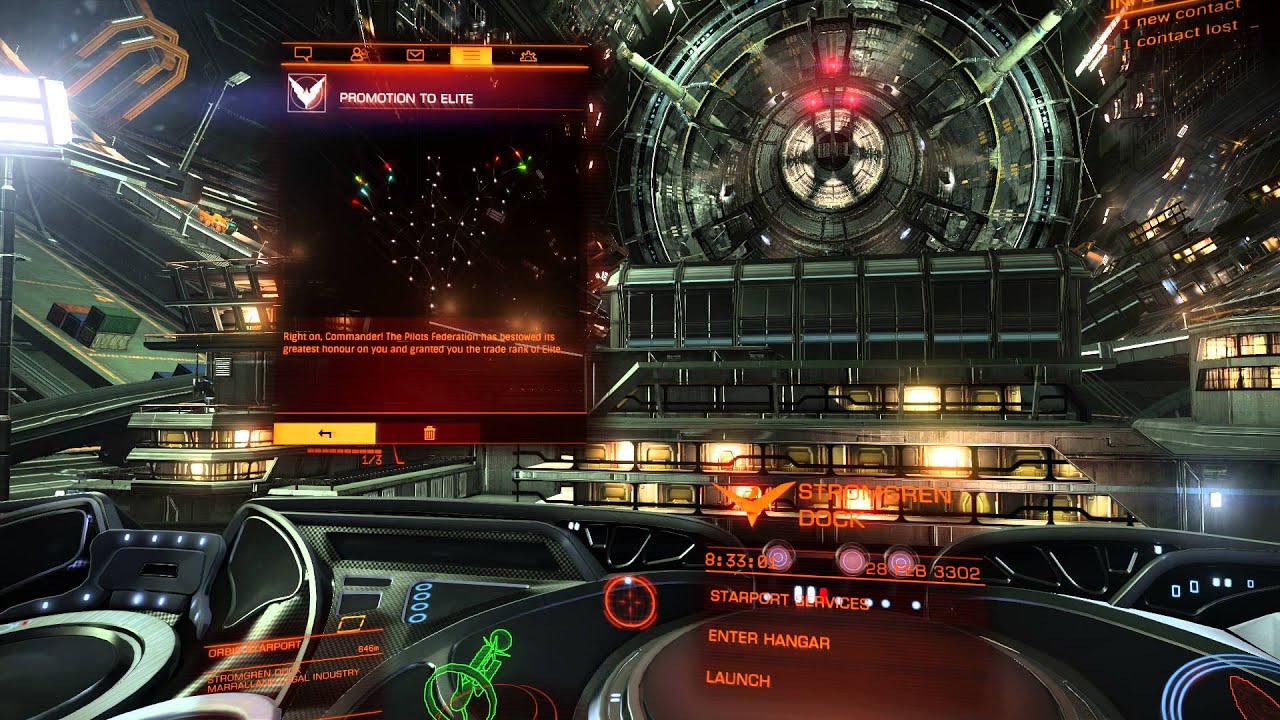Open the chat speech-bubble tab
Viewport: 1280px width, 720px height.
point(304,55)
